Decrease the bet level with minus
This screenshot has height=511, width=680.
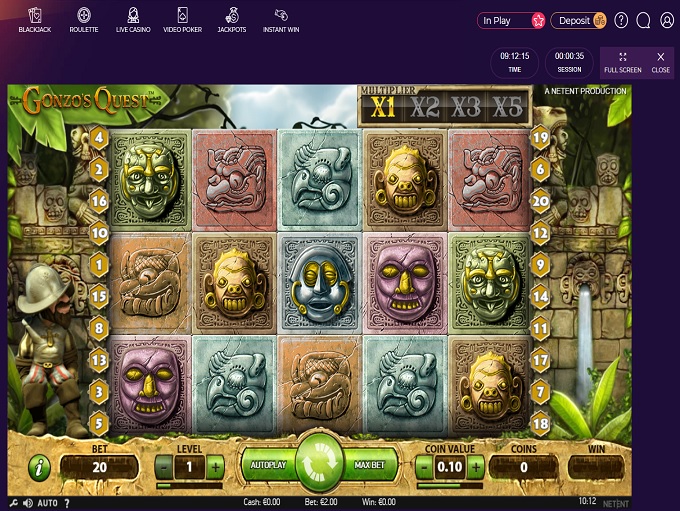[163, 467]
